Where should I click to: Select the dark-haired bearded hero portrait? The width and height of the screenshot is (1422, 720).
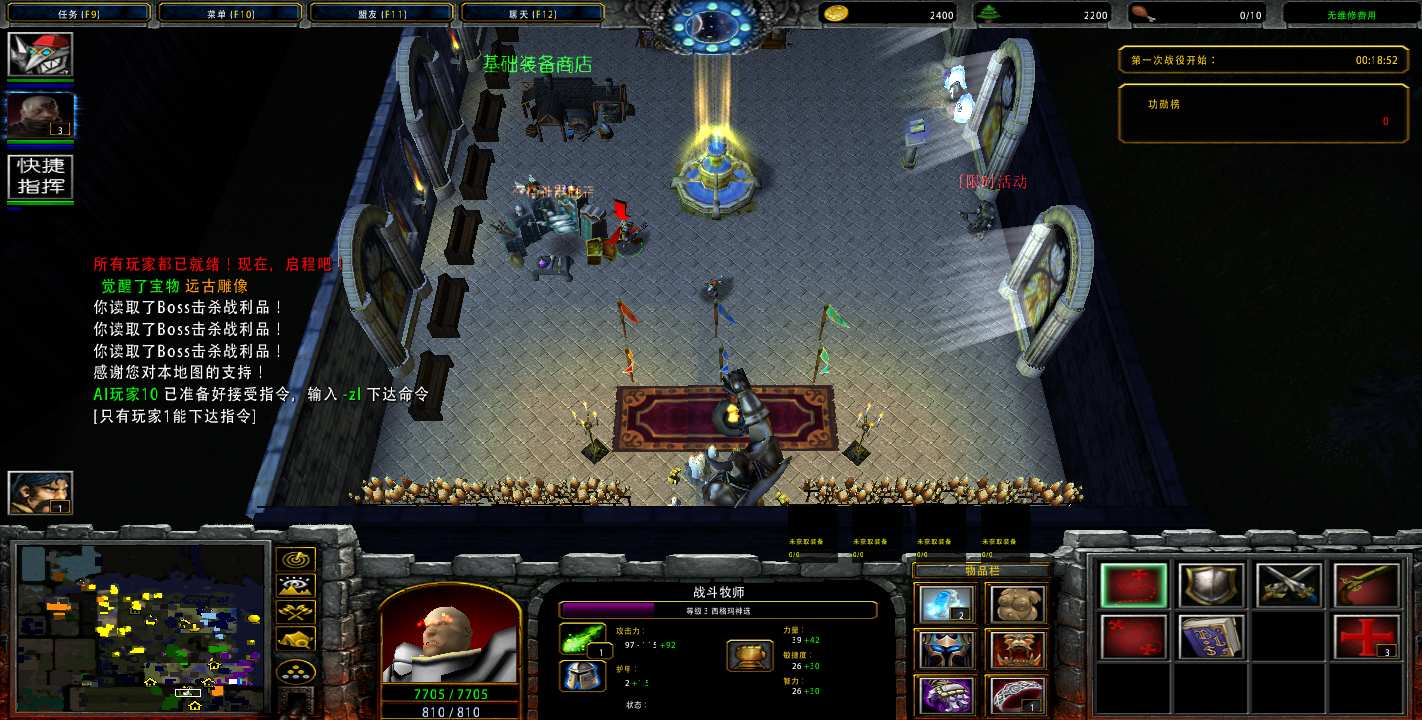point(40,492)
